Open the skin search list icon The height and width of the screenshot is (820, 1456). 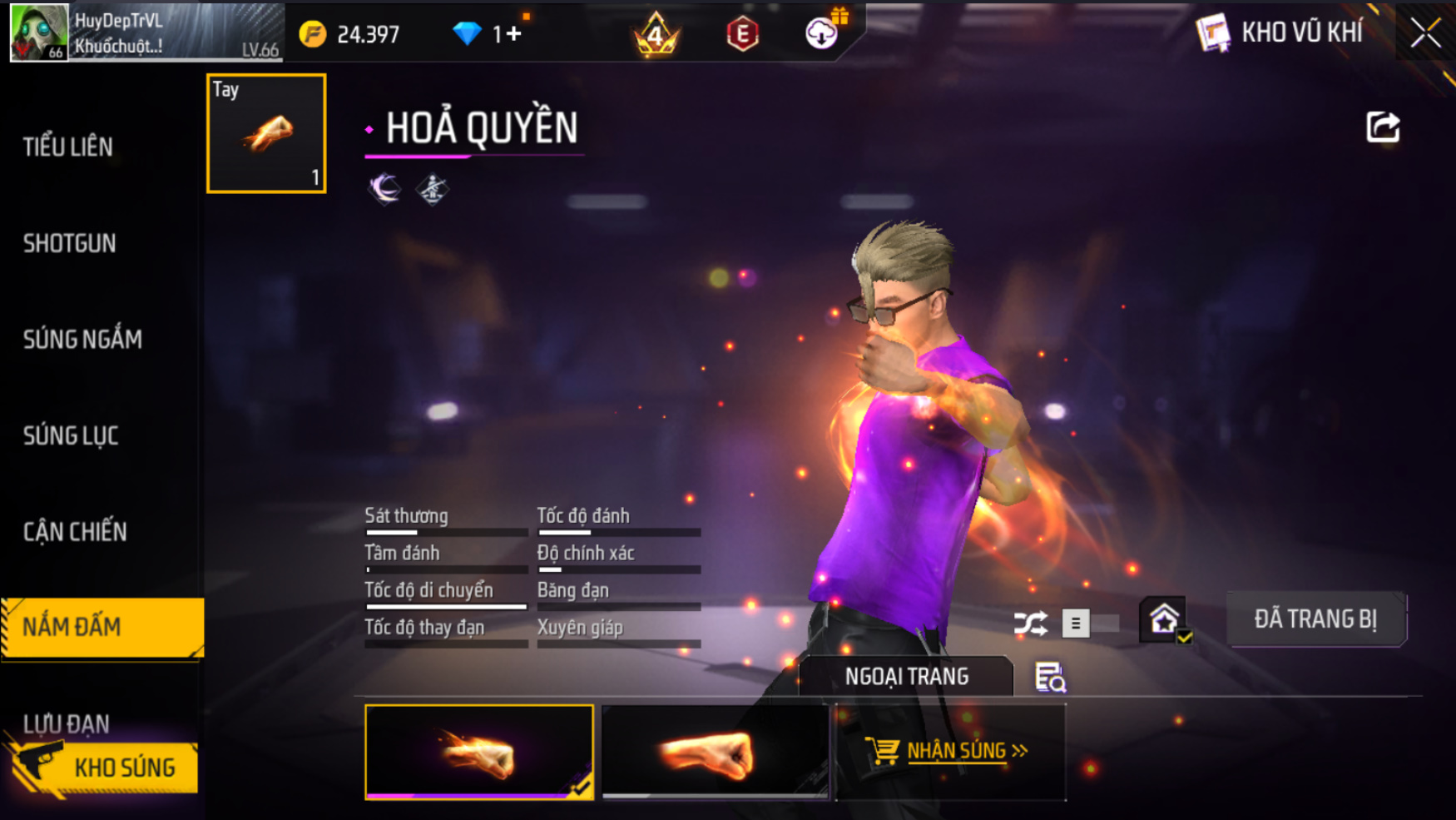pyautogui.click(x=1050, y=678)
